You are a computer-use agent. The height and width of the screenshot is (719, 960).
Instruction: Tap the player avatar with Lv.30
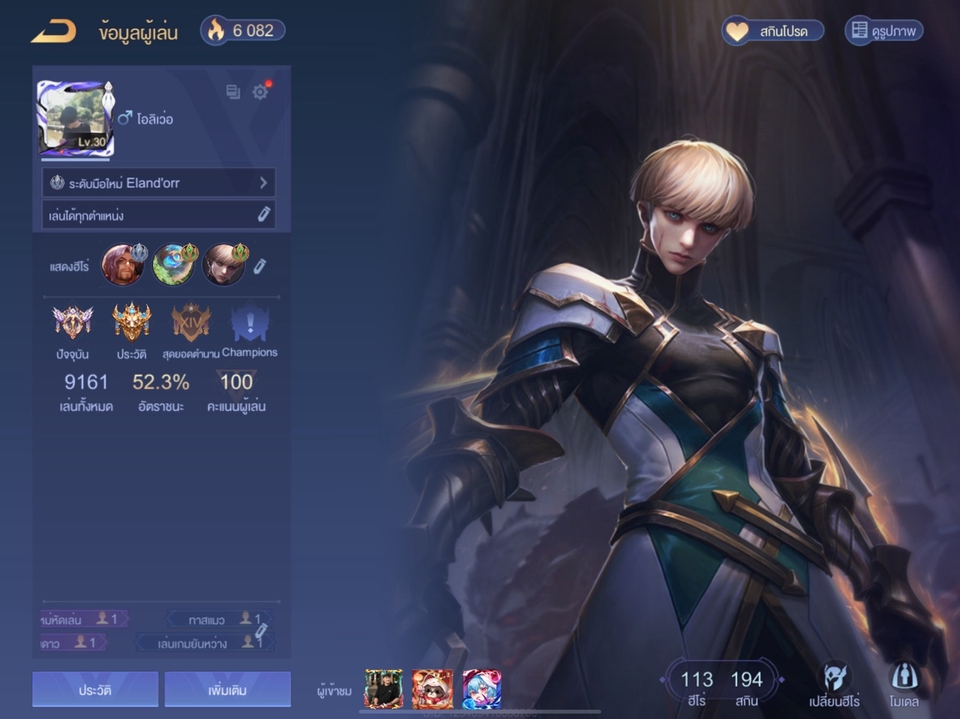[76, 119]
